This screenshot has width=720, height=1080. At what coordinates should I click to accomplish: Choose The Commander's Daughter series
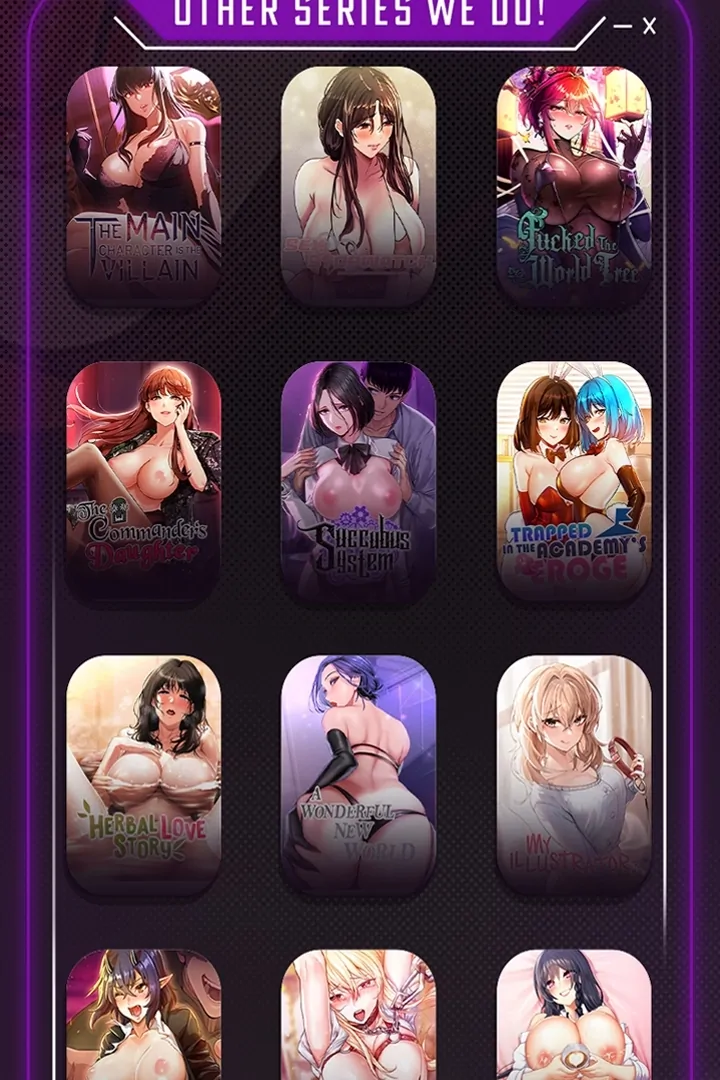click(143, 480)
